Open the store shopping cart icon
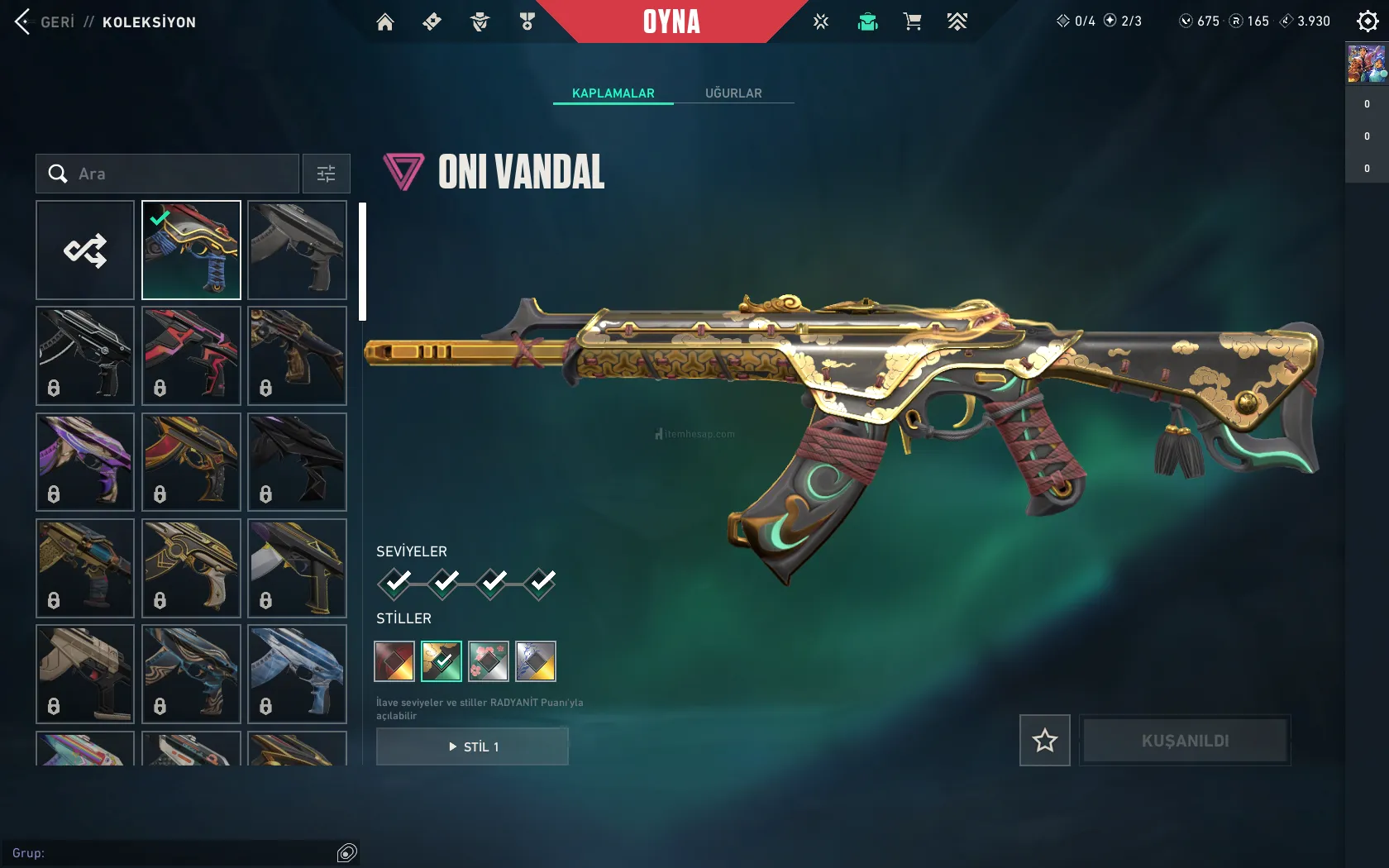This screenshot has width=1389, height=868. point(912,22)
